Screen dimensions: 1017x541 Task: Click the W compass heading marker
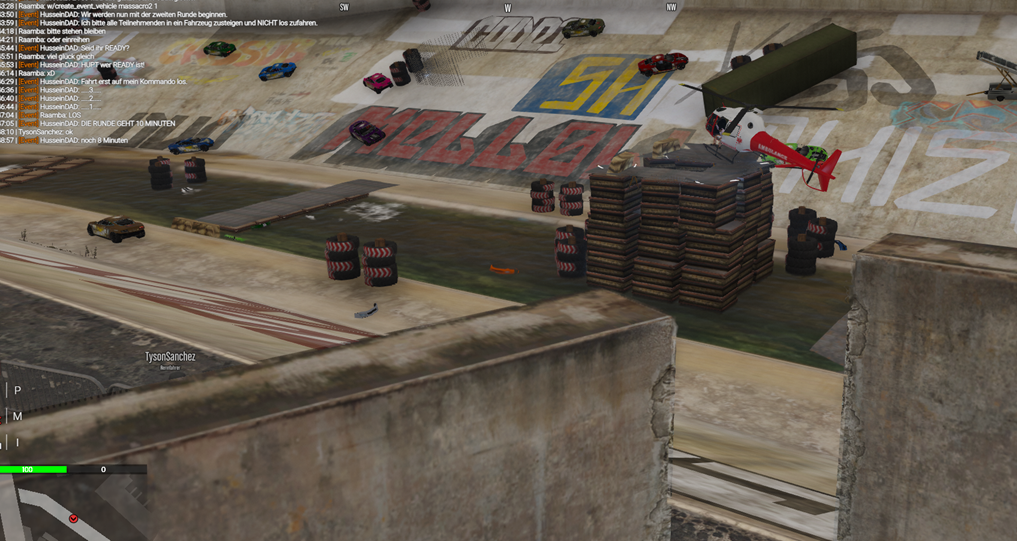click(507, 8)
